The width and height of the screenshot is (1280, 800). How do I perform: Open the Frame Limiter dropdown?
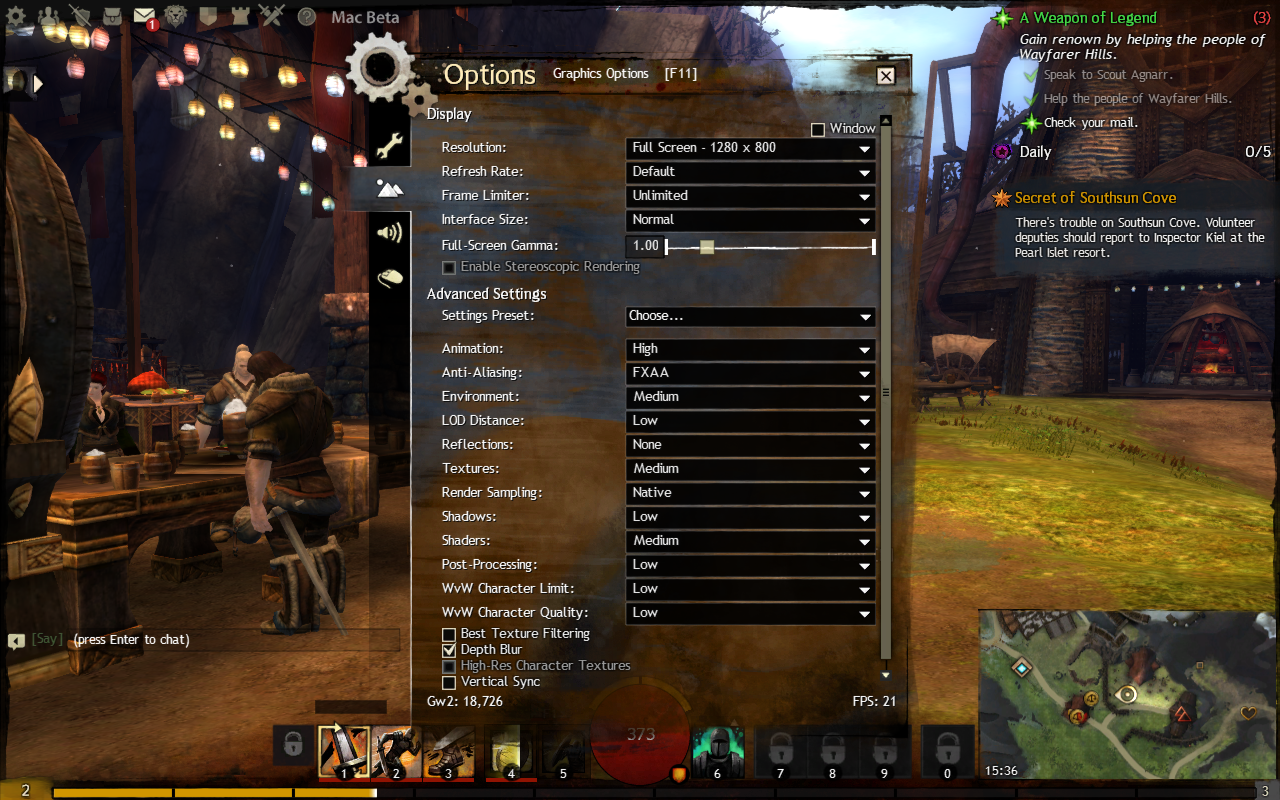coord(750,196)
